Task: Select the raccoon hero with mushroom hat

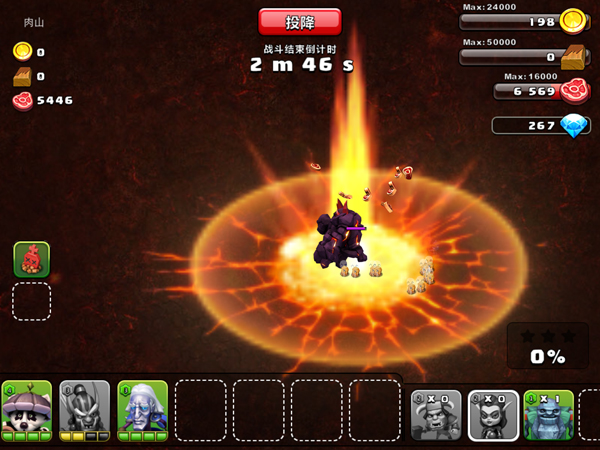Action: click(x=27, y=410)
